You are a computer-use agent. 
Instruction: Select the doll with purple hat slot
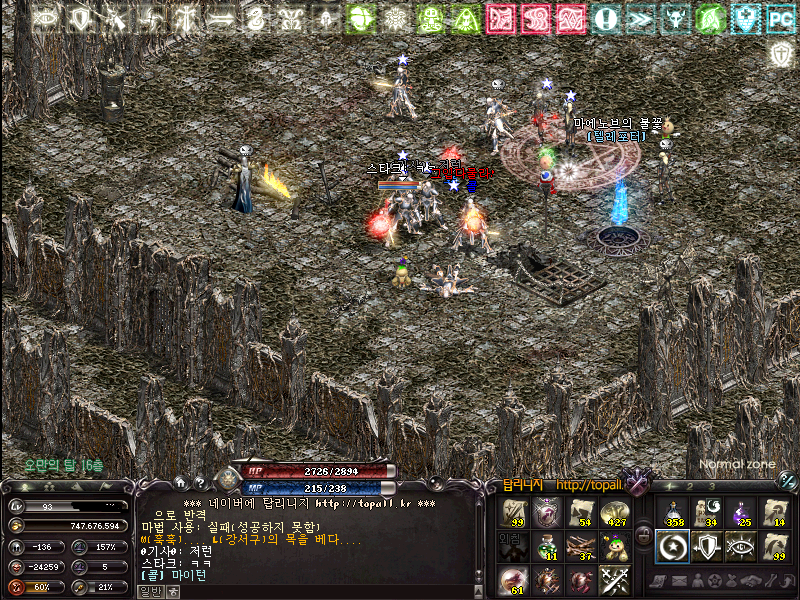614,546
